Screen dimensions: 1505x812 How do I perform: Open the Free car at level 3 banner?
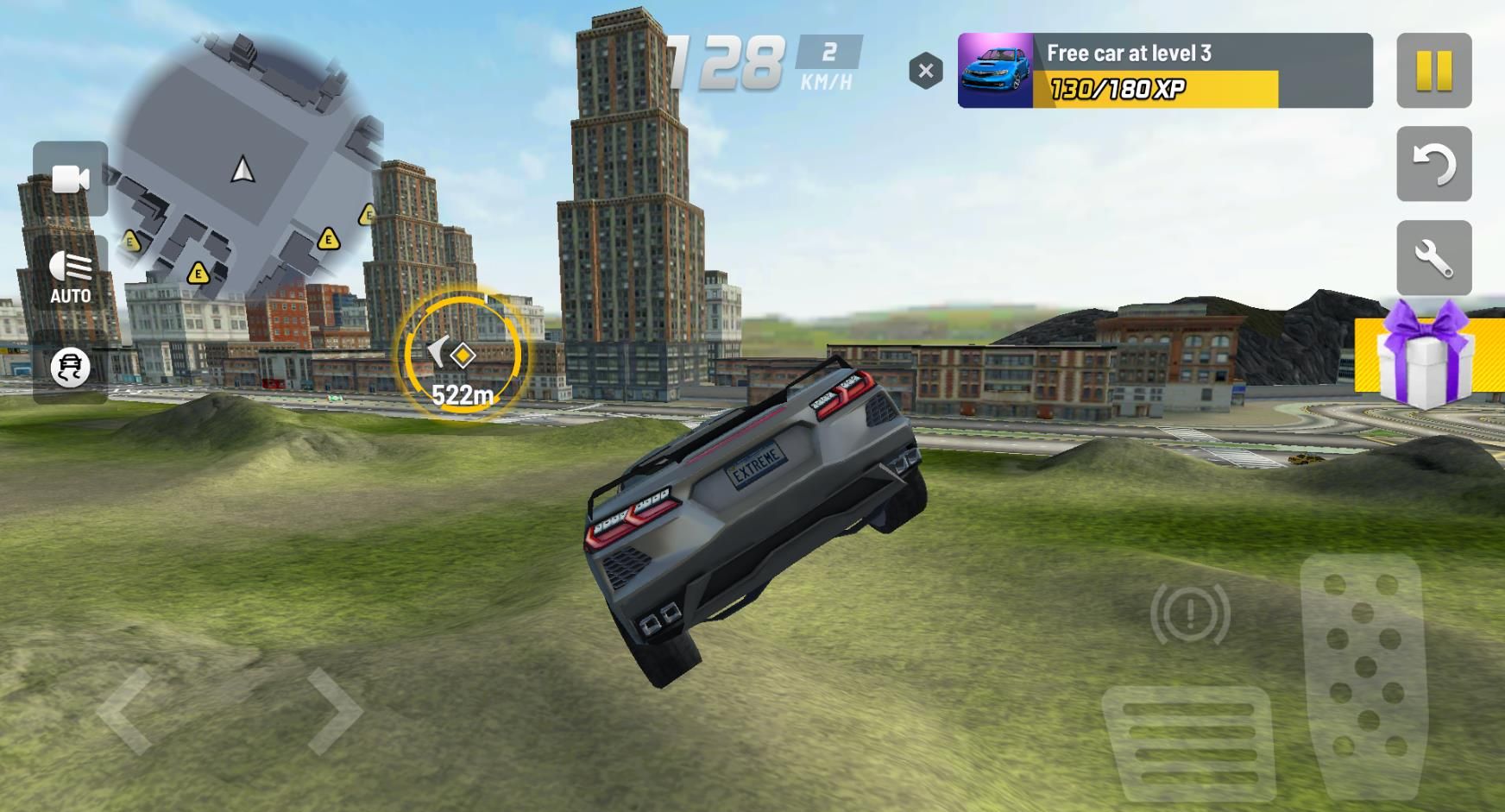[1164, 71]
